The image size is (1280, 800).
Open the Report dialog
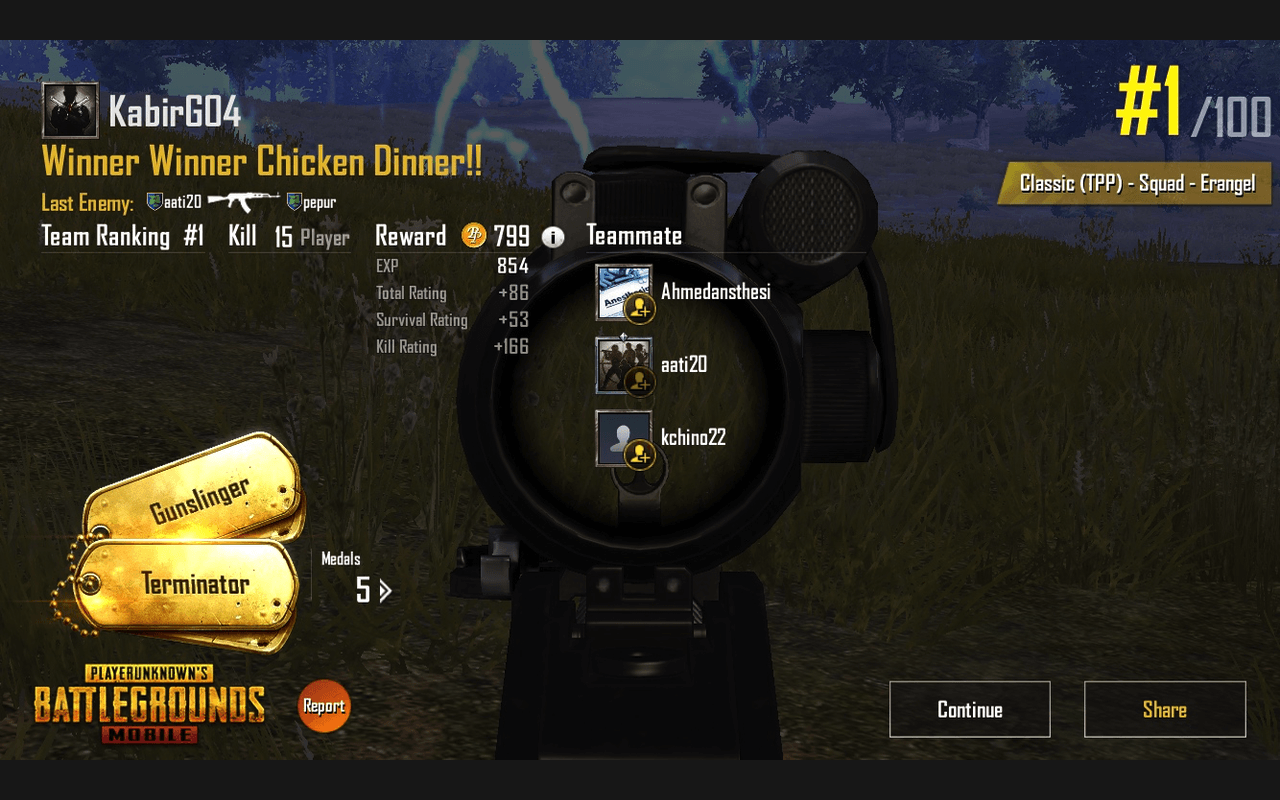(x=323, y=705)
